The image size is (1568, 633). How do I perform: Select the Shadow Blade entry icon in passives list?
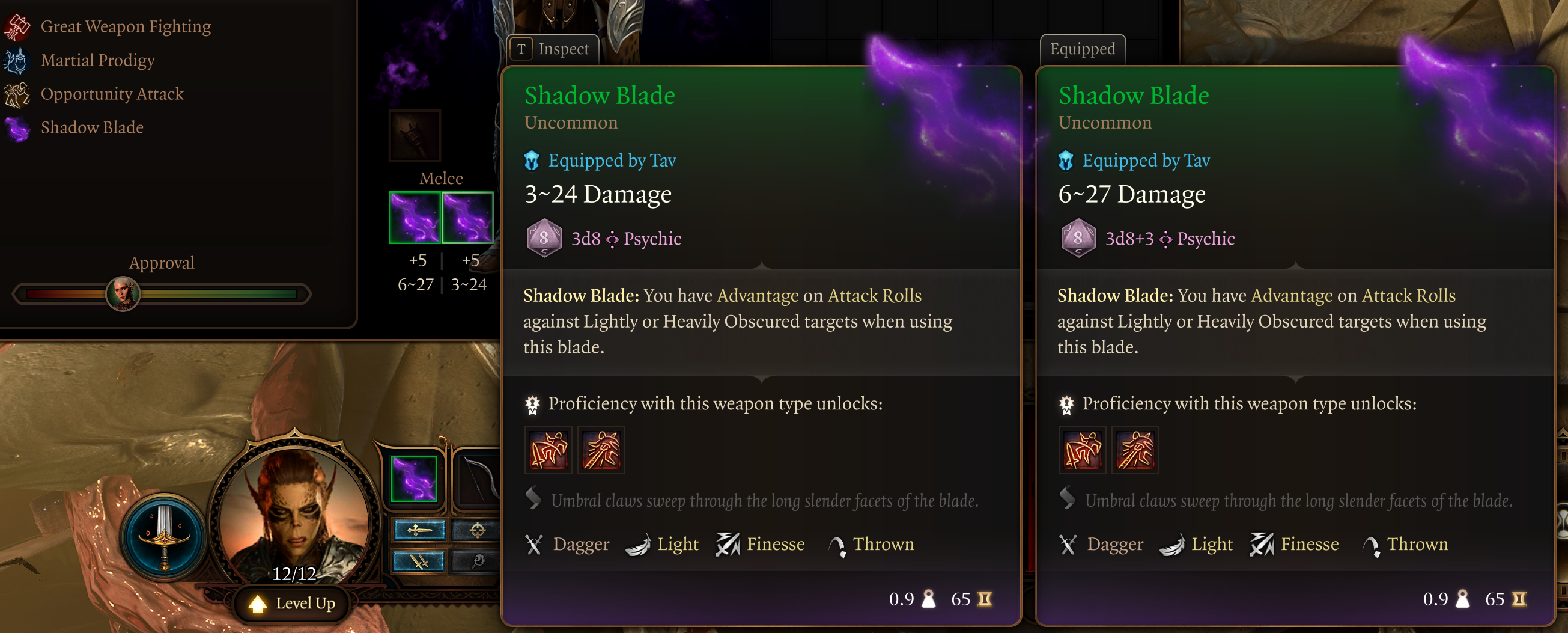point(16,127)
